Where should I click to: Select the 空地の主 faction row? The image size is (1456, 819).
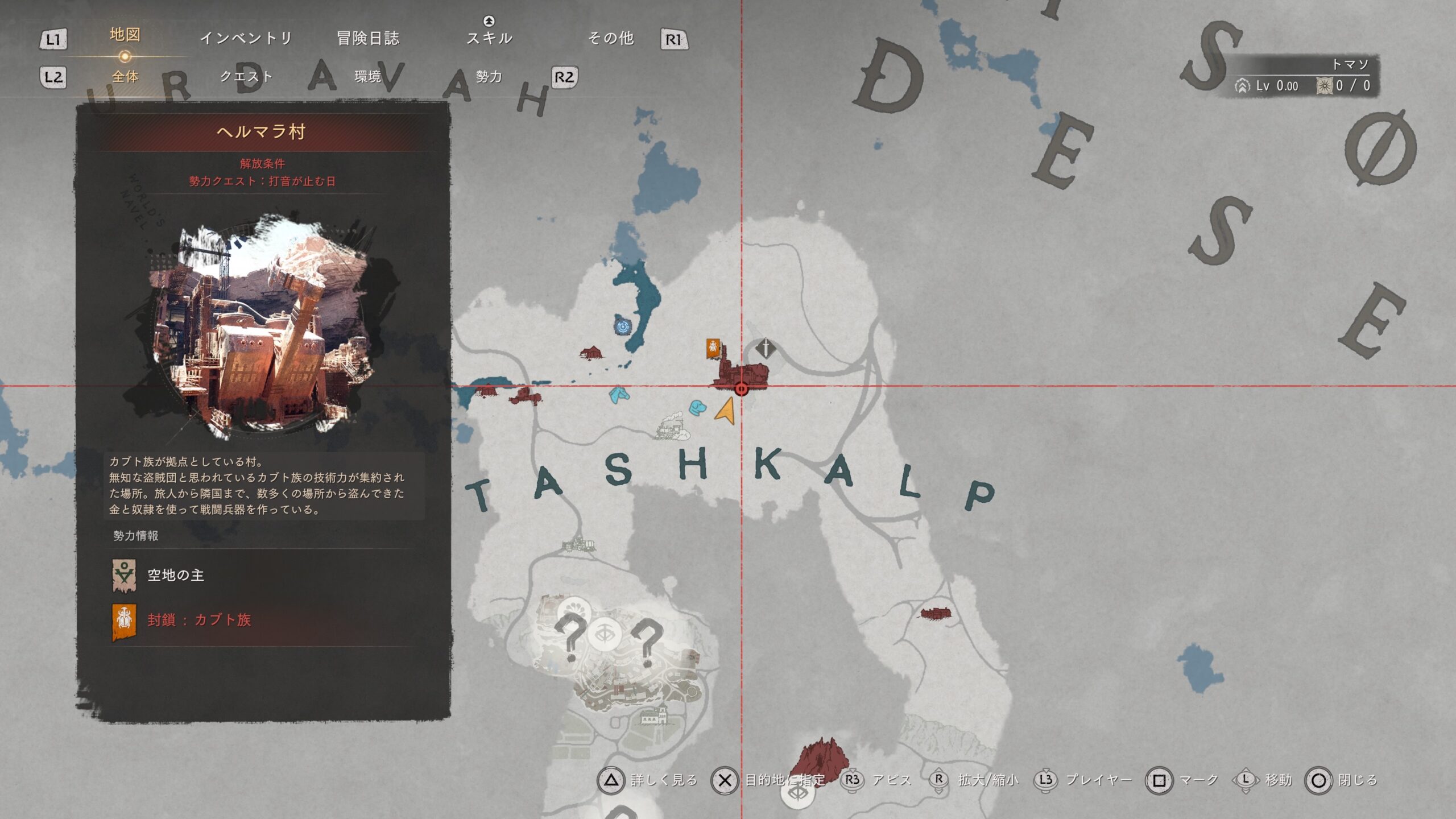[x=175, y=575]
